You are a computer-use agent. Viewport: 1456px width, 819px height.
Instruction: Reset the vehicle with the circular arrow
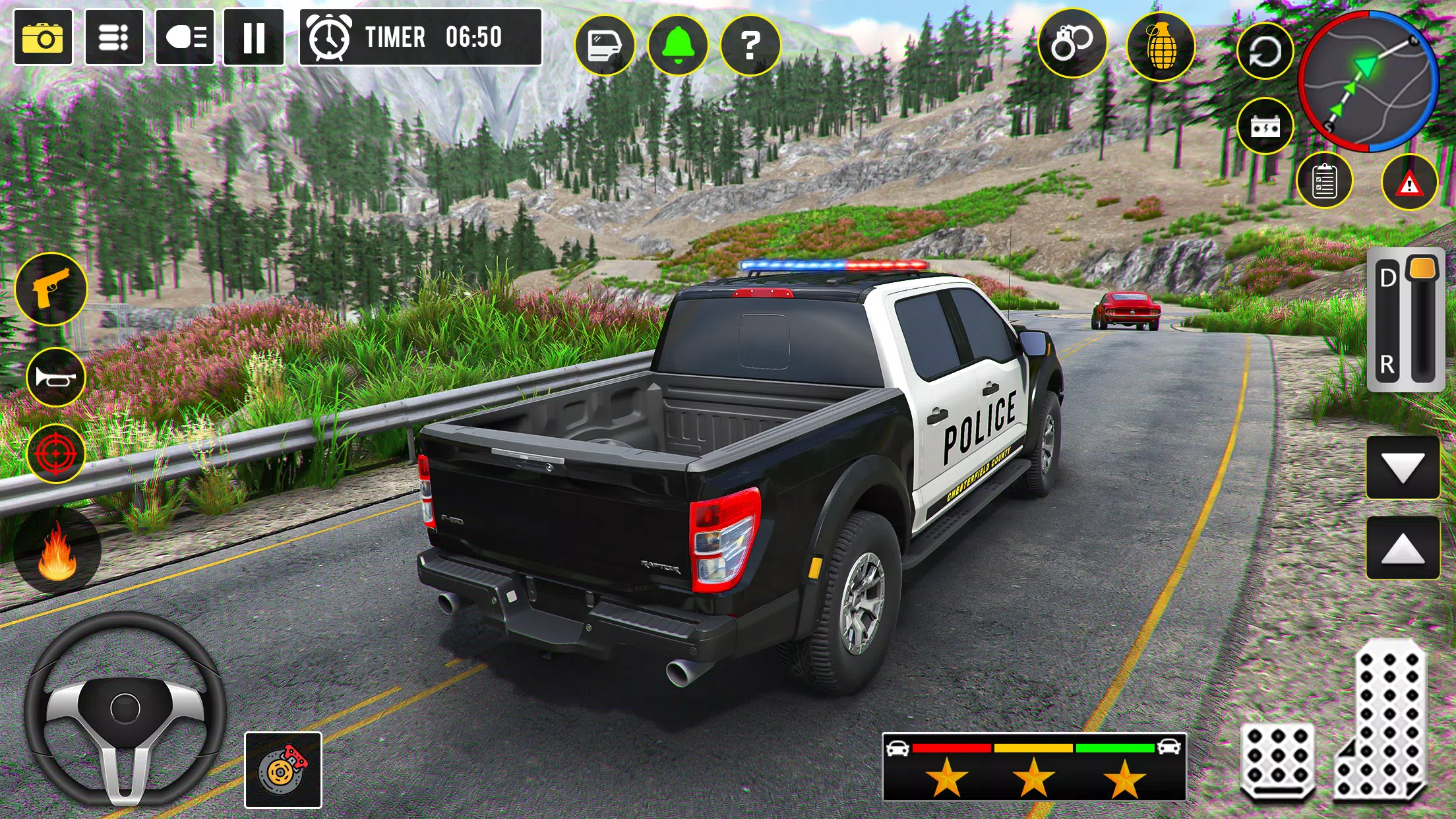(1265, 51)
